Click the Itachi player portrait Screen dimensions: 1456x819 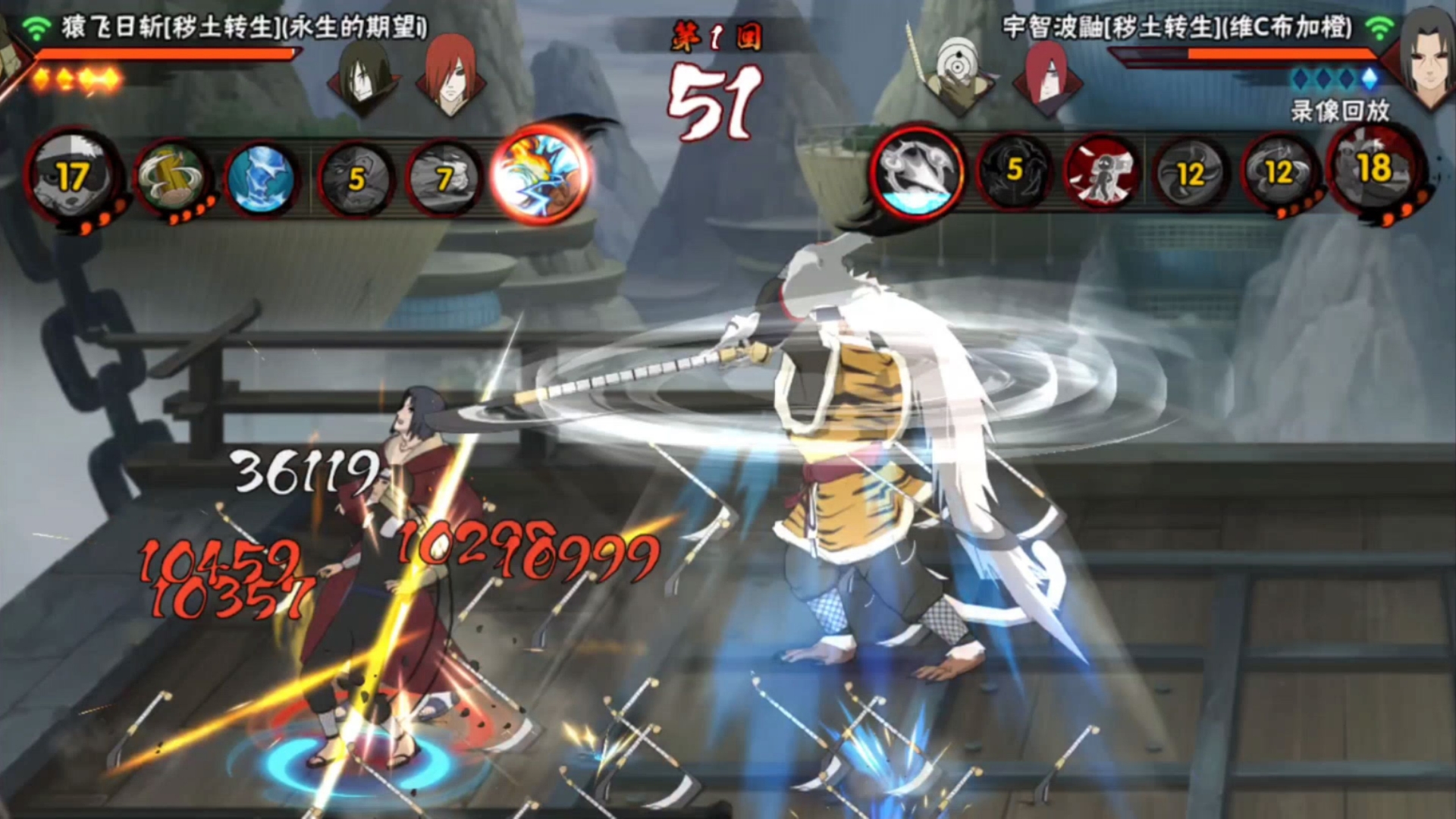tap(1426, 53)
